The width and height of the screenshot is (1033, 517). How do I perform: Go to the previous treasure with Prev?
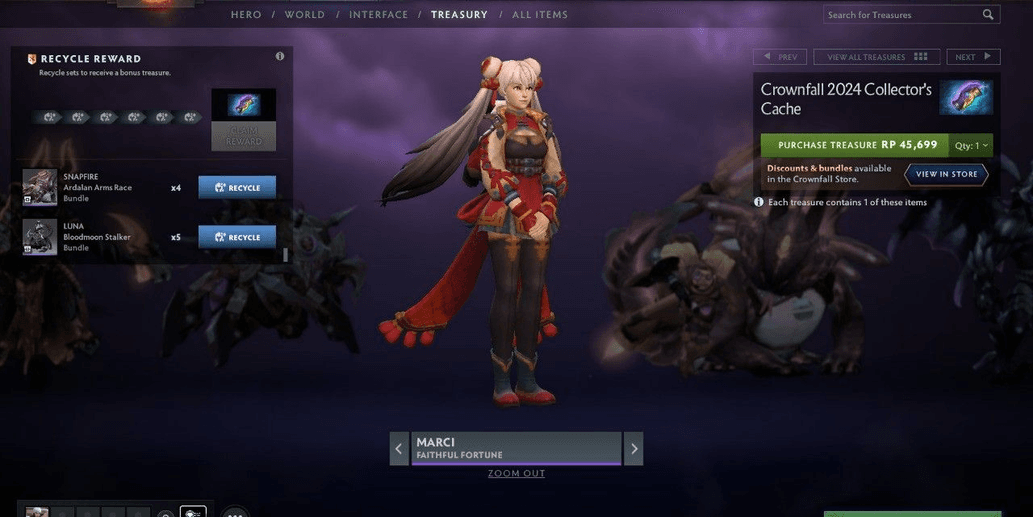(780, 57)
